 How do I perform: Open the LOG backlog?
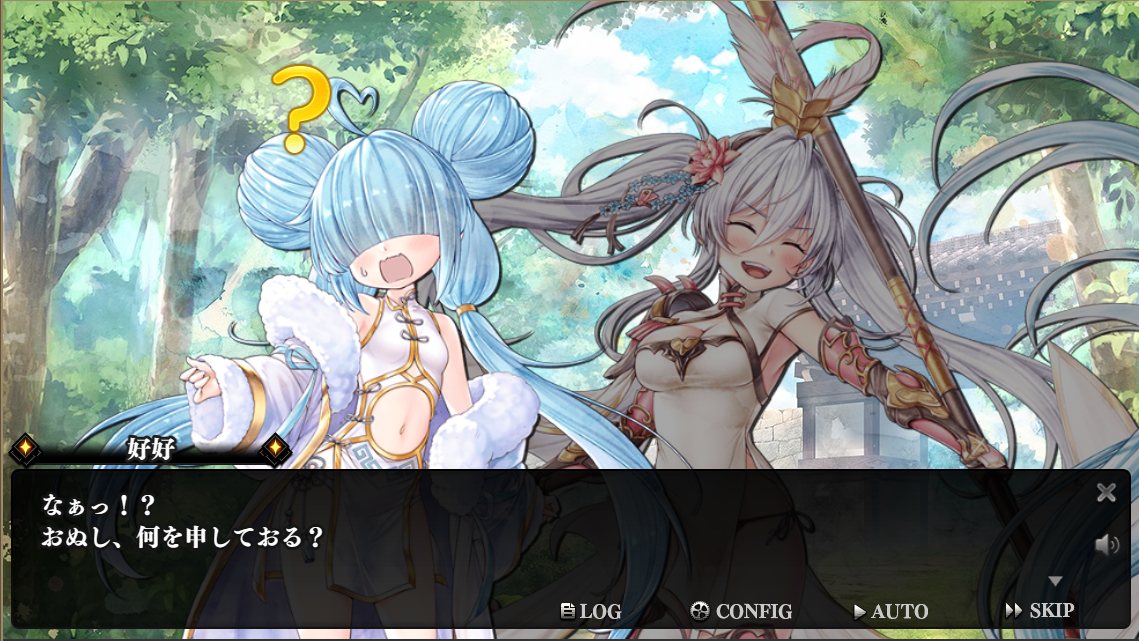pos(591,611)
